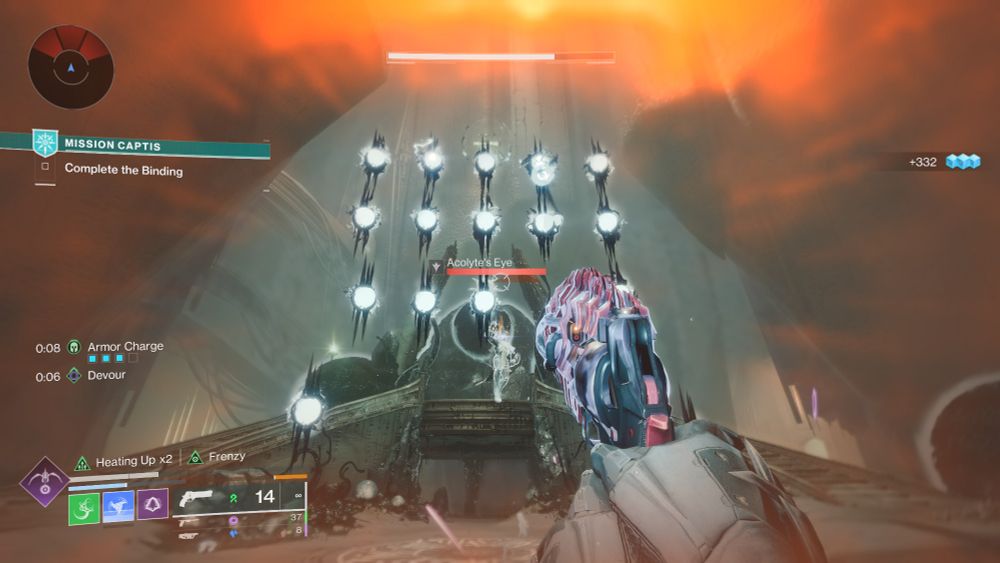Click the Armor Charge buff icon

tap(74, 348)
